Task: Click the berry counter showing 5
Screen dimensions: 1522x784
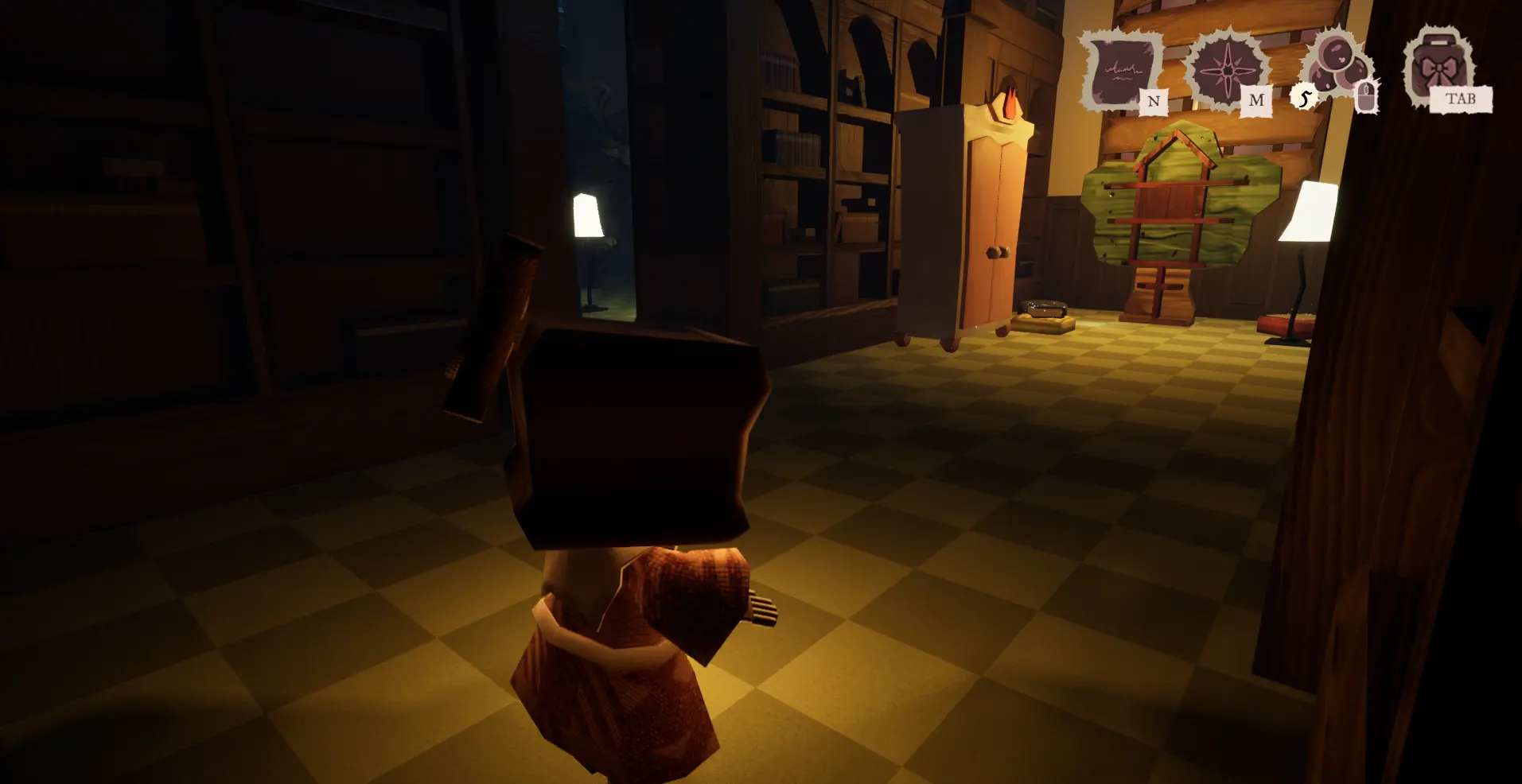Action: point(1304,98)
